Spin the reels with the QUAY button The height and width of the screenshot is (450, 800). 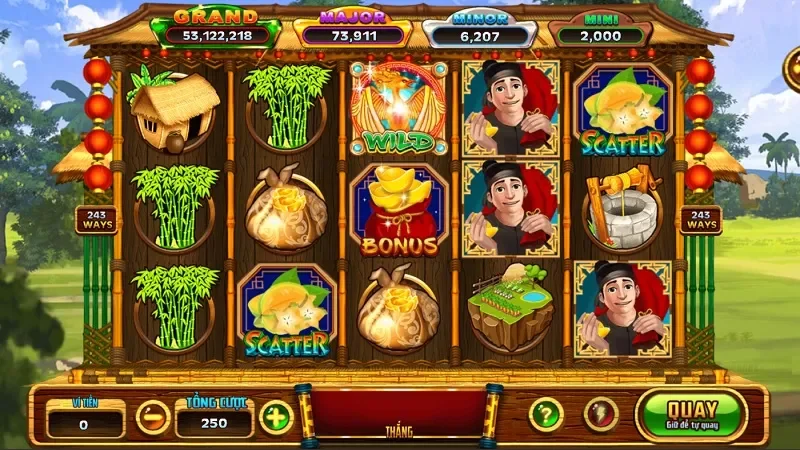click(691, 415)
